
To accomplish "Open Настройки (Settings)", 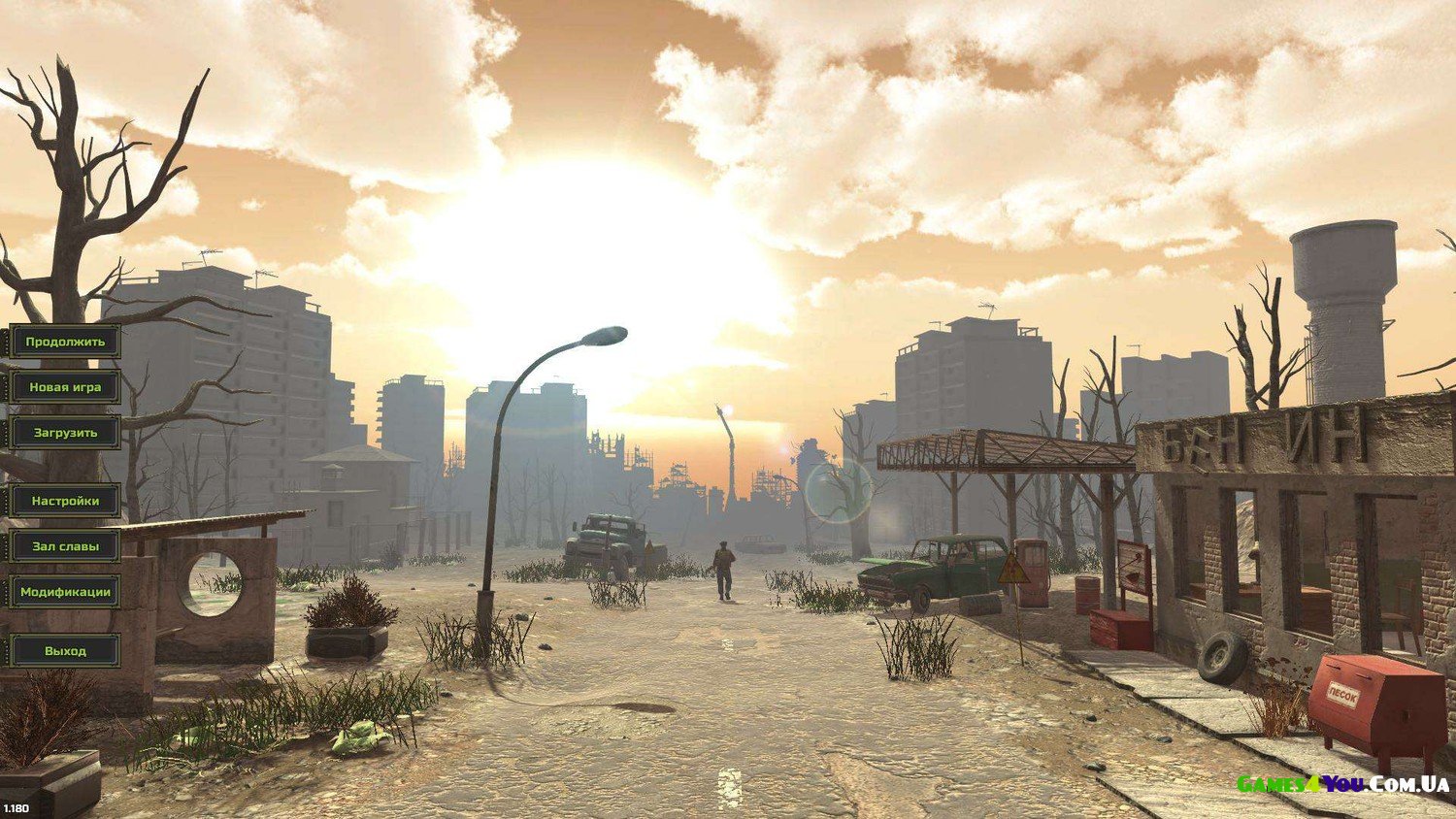I will (65, 501).
